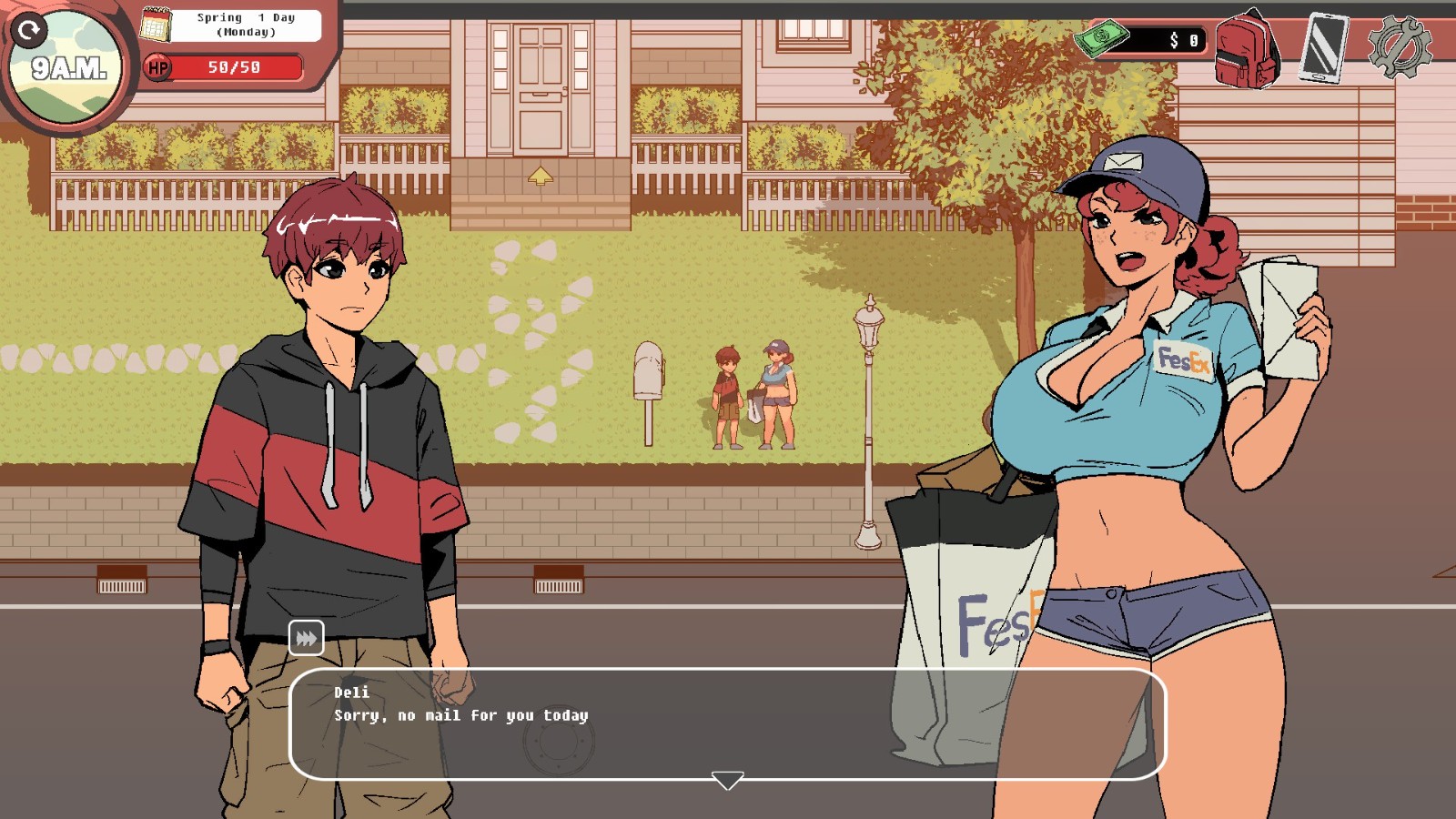Click the fast-forward skip dialogue button
1456x819 pixels.
306,638
